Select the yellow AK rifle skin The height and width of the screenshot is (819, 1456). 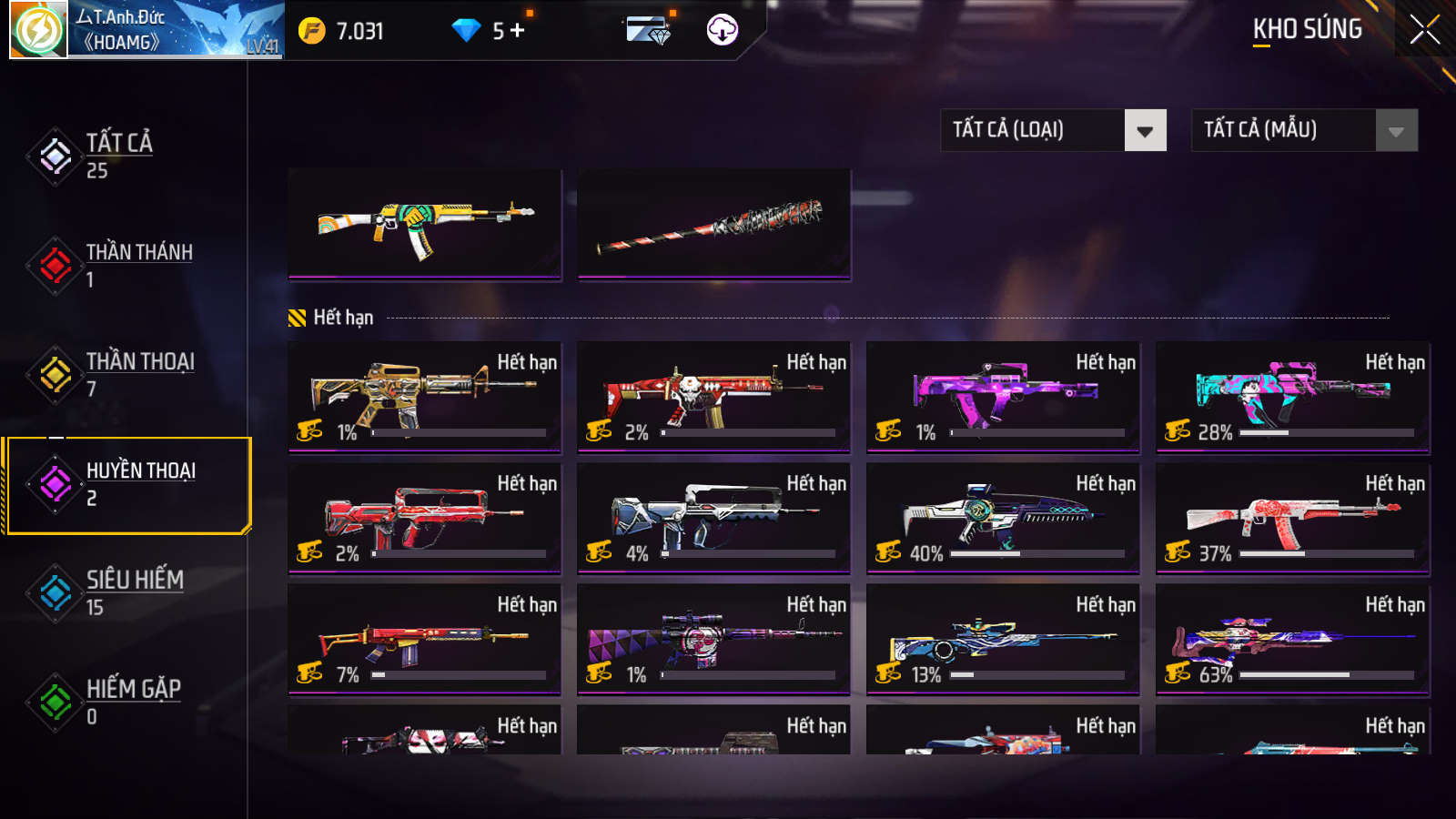tap(424, 224)
